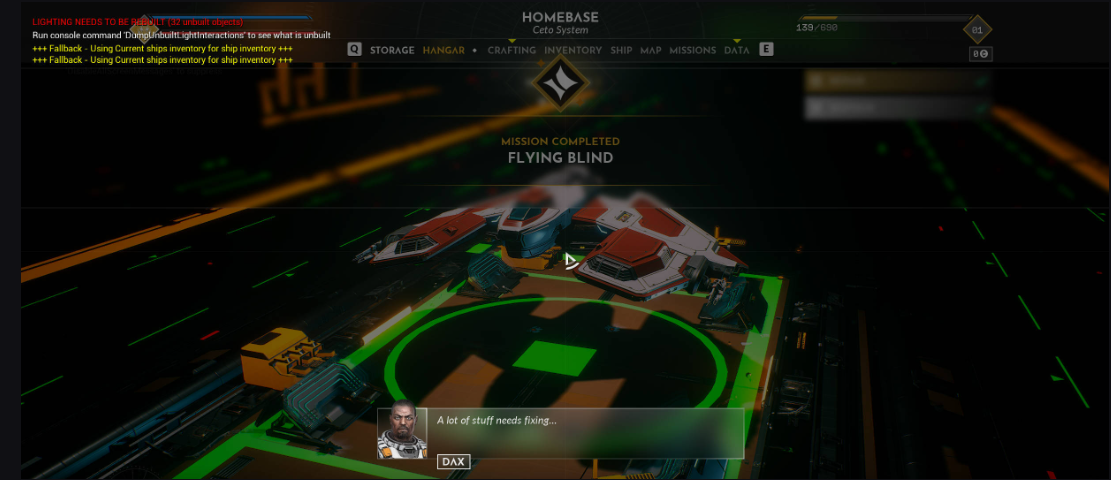Switch to the Data tab
This screenshot has width=1111, height=480.
pyautogui.click(x=737, y=50)
